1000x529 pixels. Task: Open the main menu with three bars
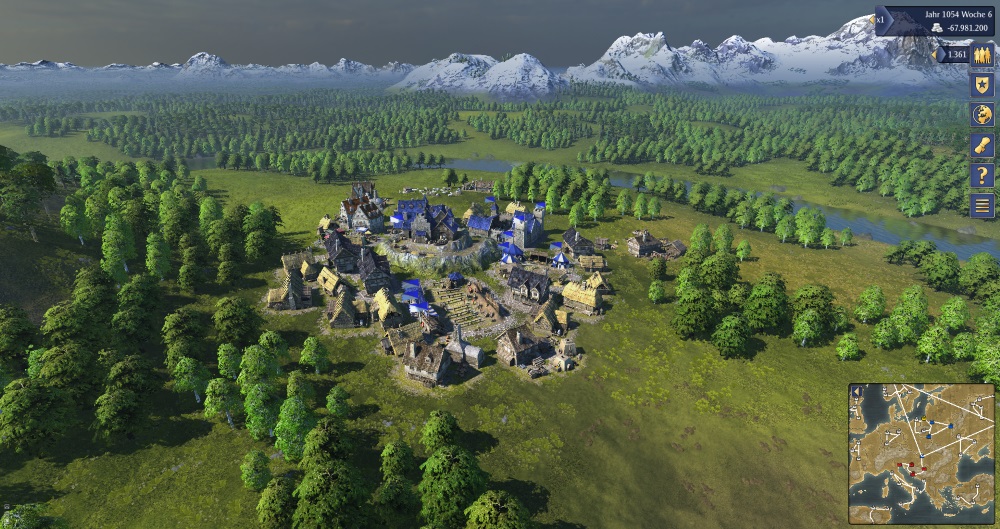pyautogui.click(x=983, y=206)
